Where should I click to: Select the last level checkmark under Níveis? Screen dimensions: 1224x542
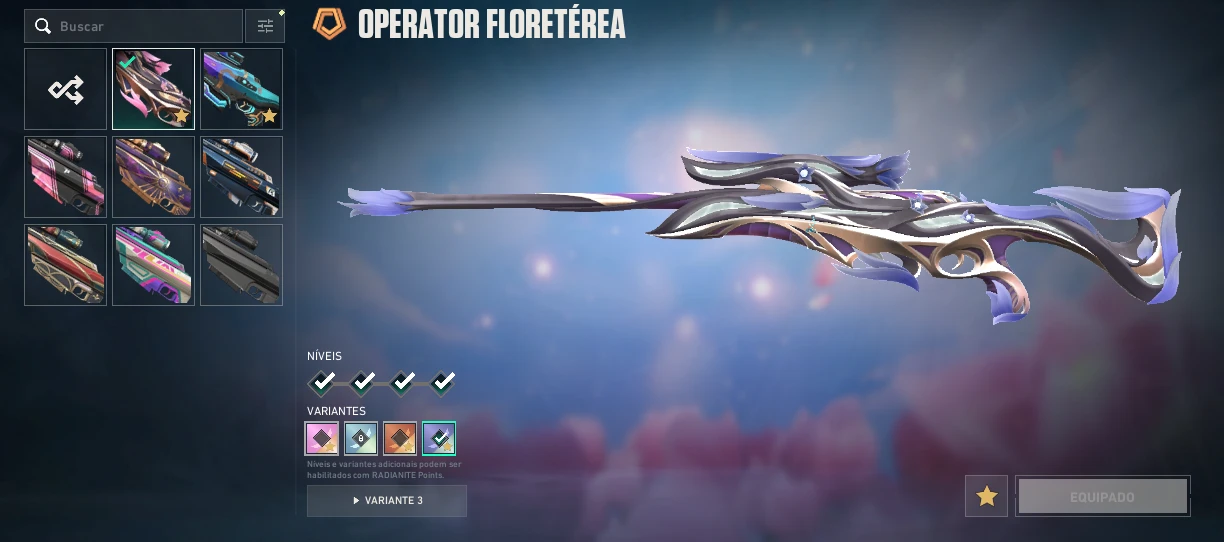(x=442, y=382)
